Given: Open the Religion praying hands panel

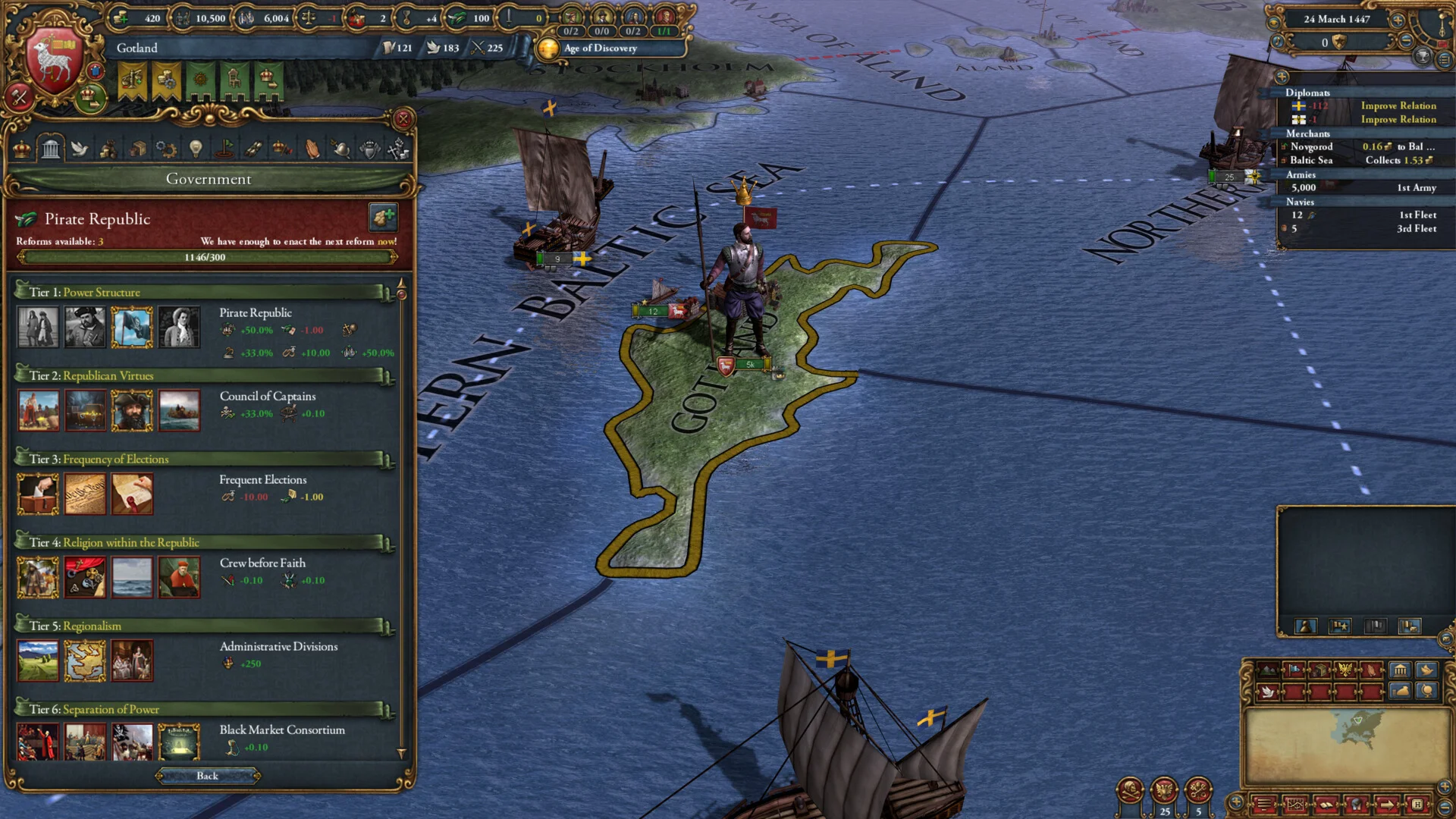Looking at the screenshot, I should click(312, 149).
